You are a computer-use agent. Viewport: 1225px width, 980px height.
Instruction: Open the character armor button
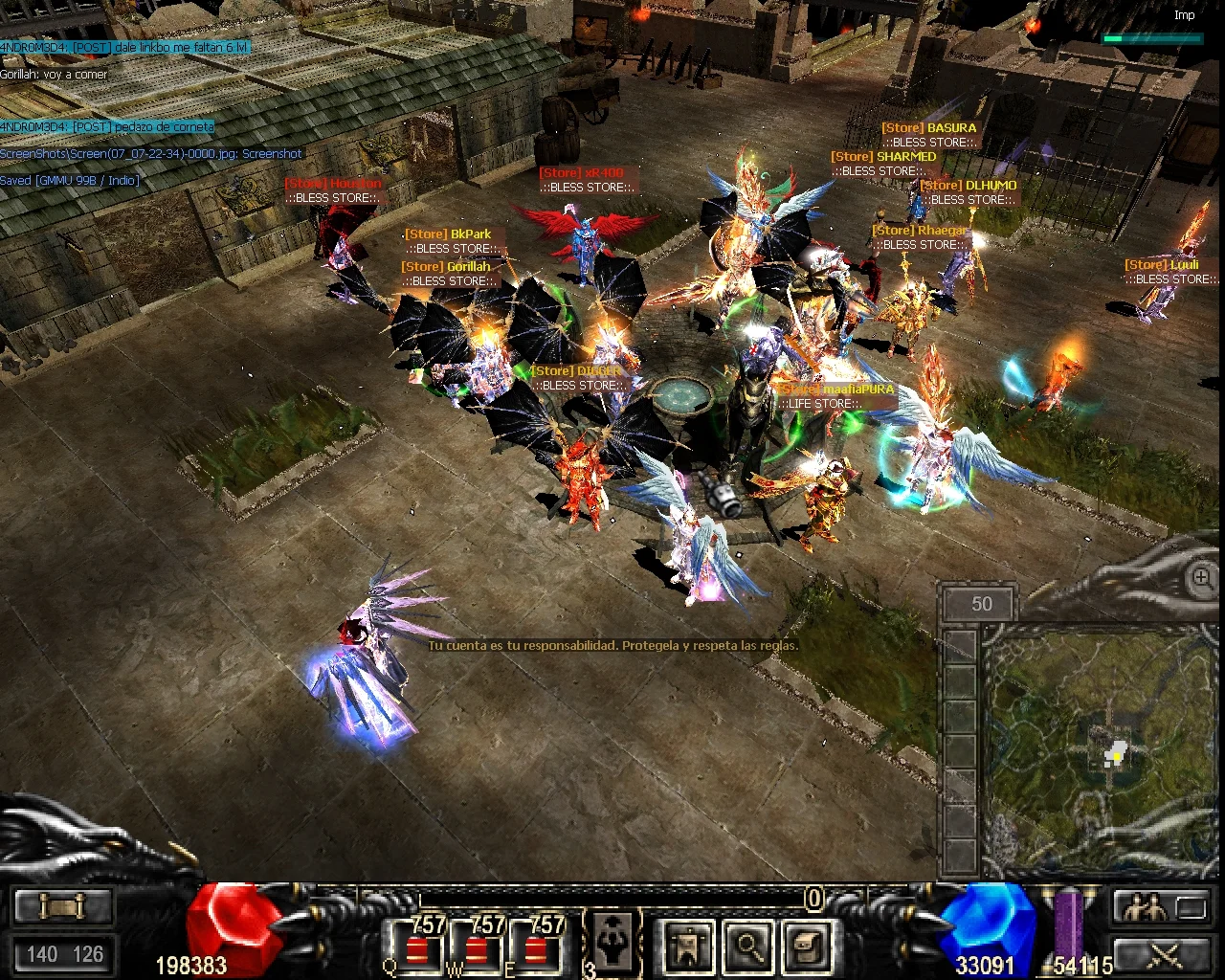click(687, 946)
